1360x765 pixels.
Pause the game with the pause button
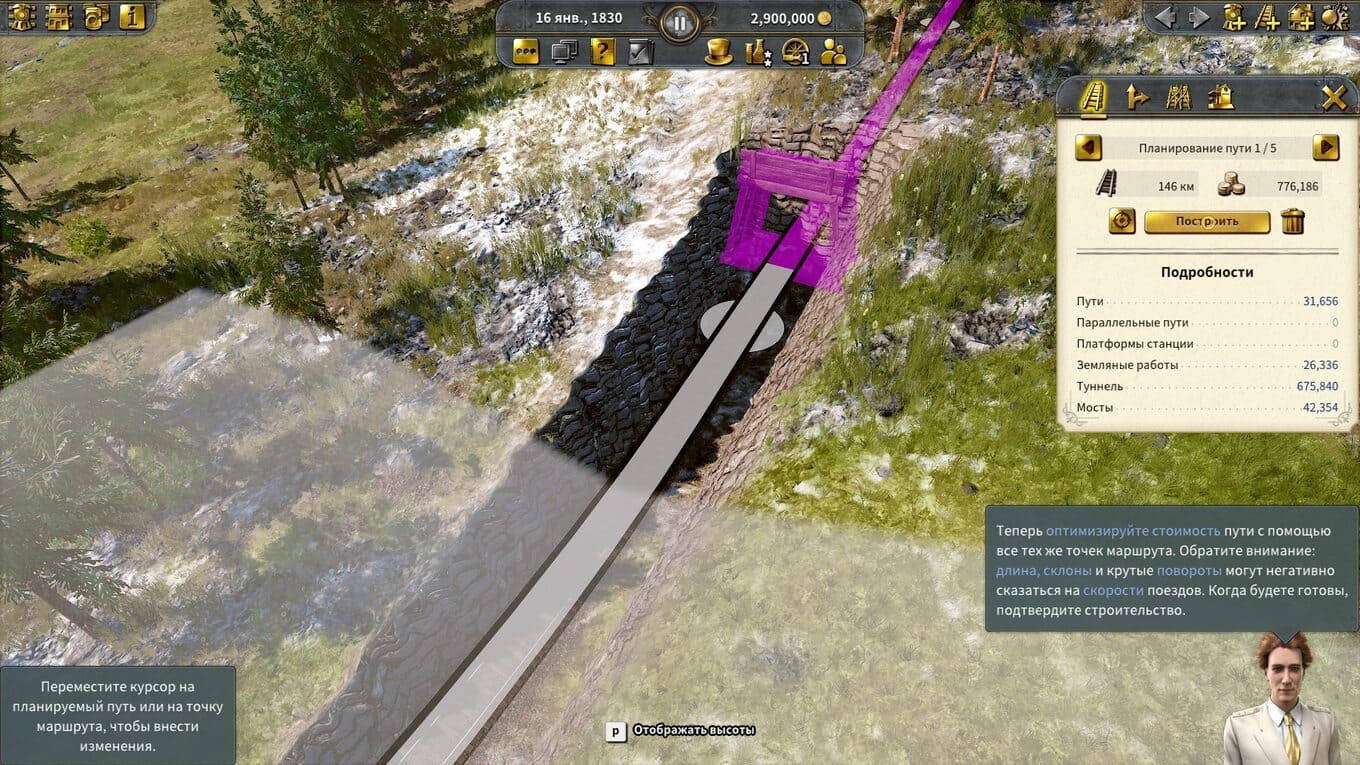coord(680,22)
